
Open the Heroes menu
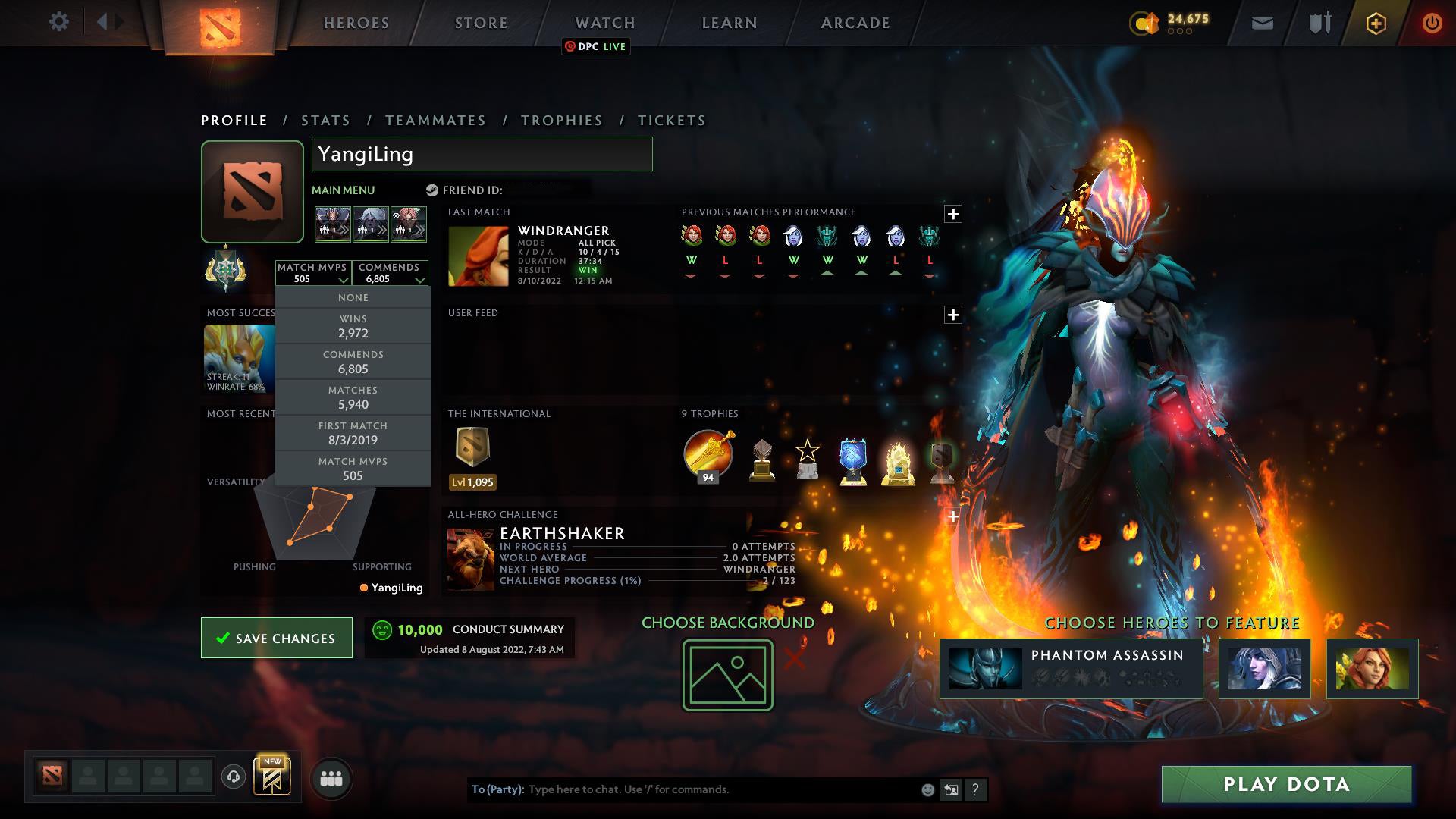coord(356,23)
